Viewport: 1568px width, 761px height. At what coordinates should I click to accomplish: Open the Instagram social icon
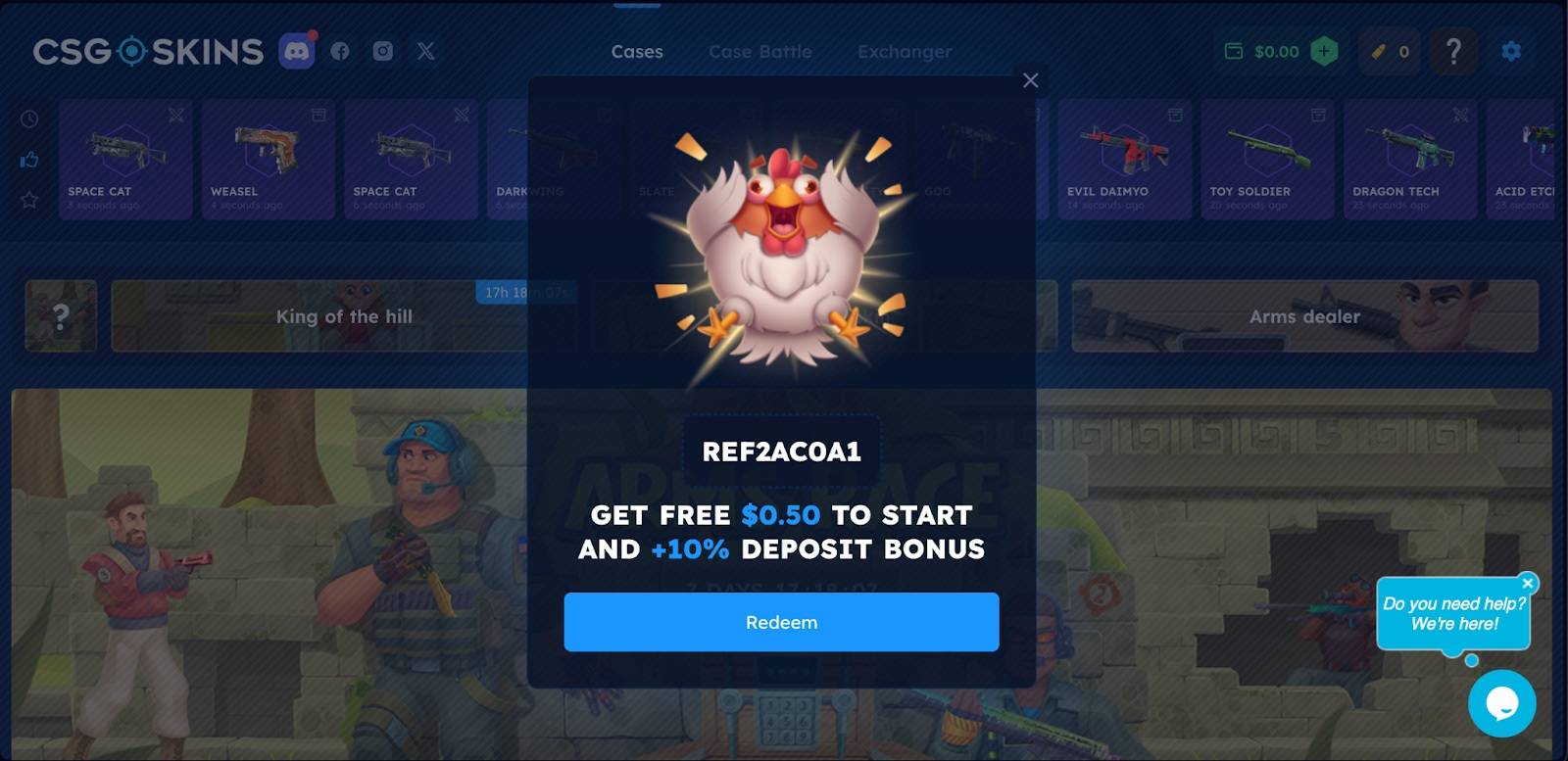(x=383, y=51)
